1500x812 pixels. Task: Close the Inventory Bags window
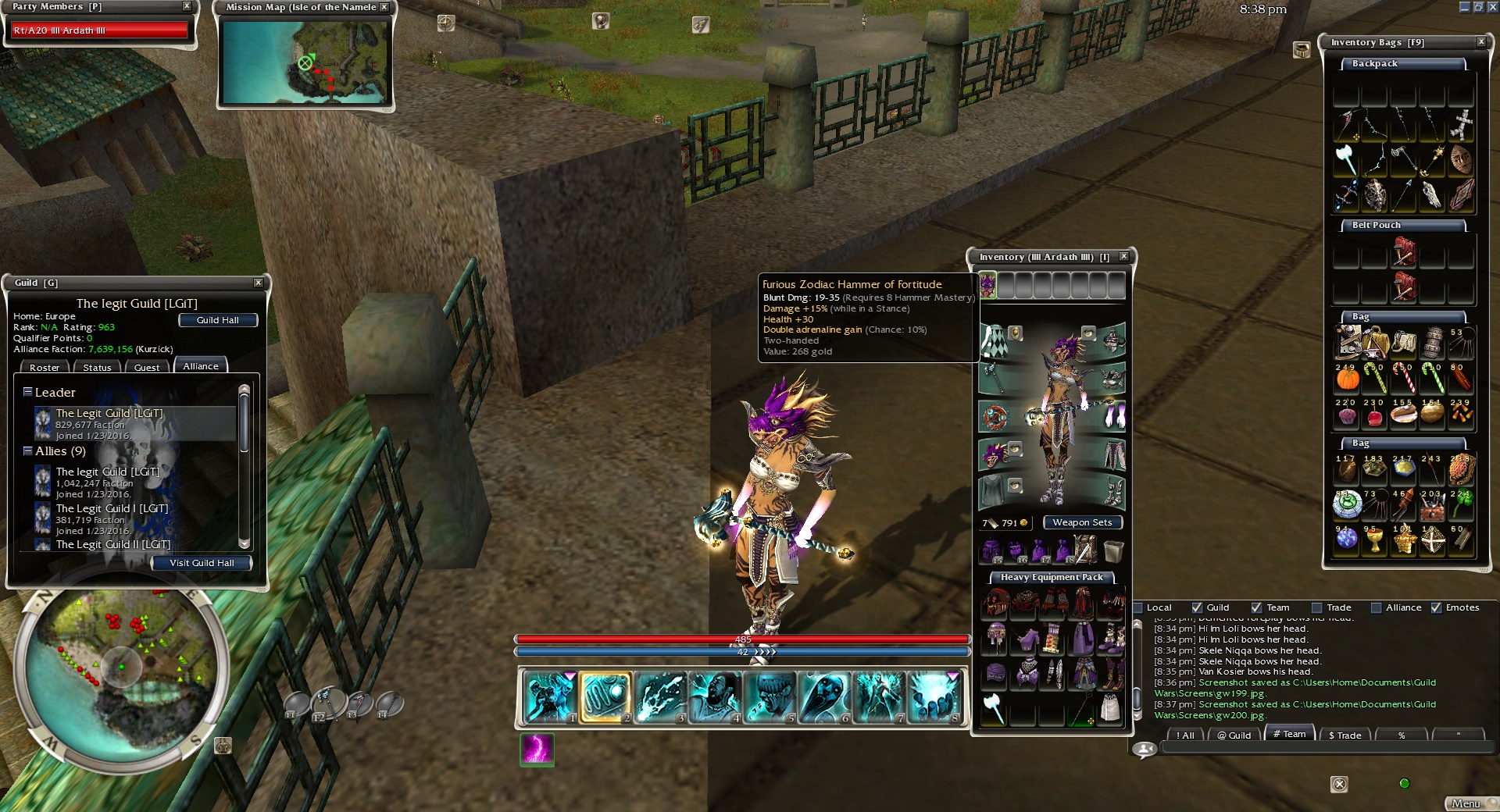click(x=1481, y=42)
